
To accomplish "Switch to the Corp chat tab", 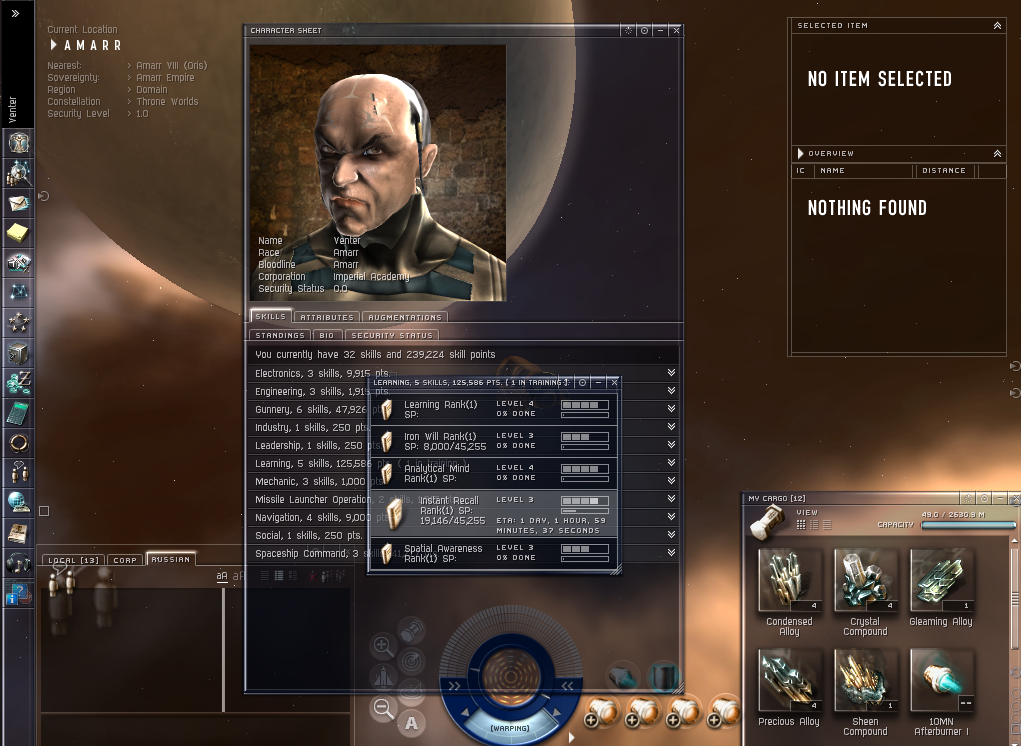I will pyautogui.click(x=124, y=560).
